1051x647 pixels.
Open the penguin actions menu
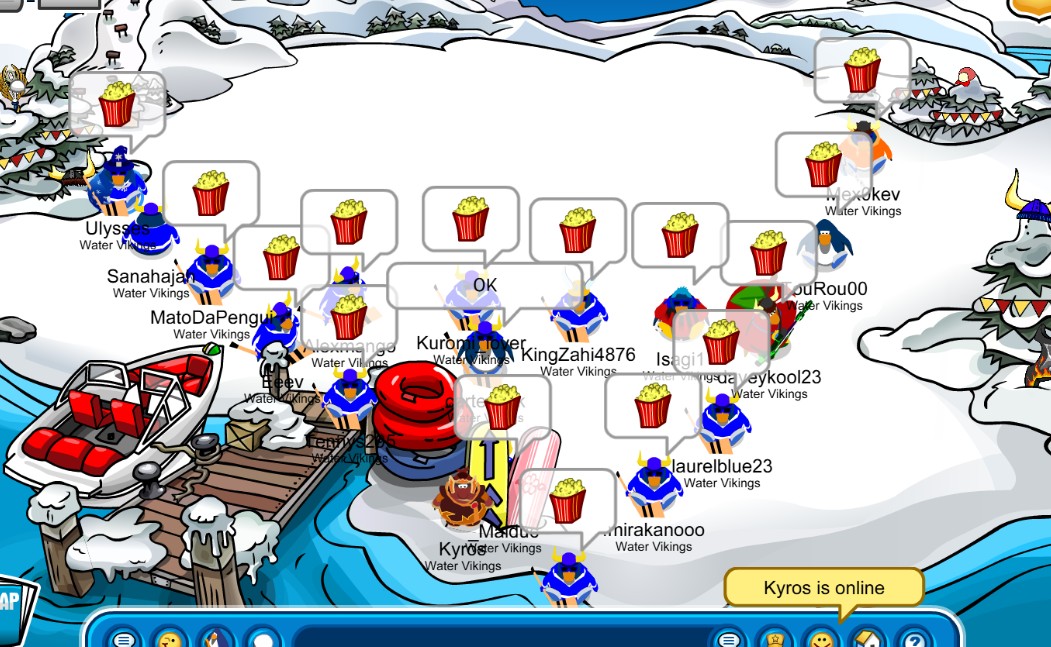point(215,638)
